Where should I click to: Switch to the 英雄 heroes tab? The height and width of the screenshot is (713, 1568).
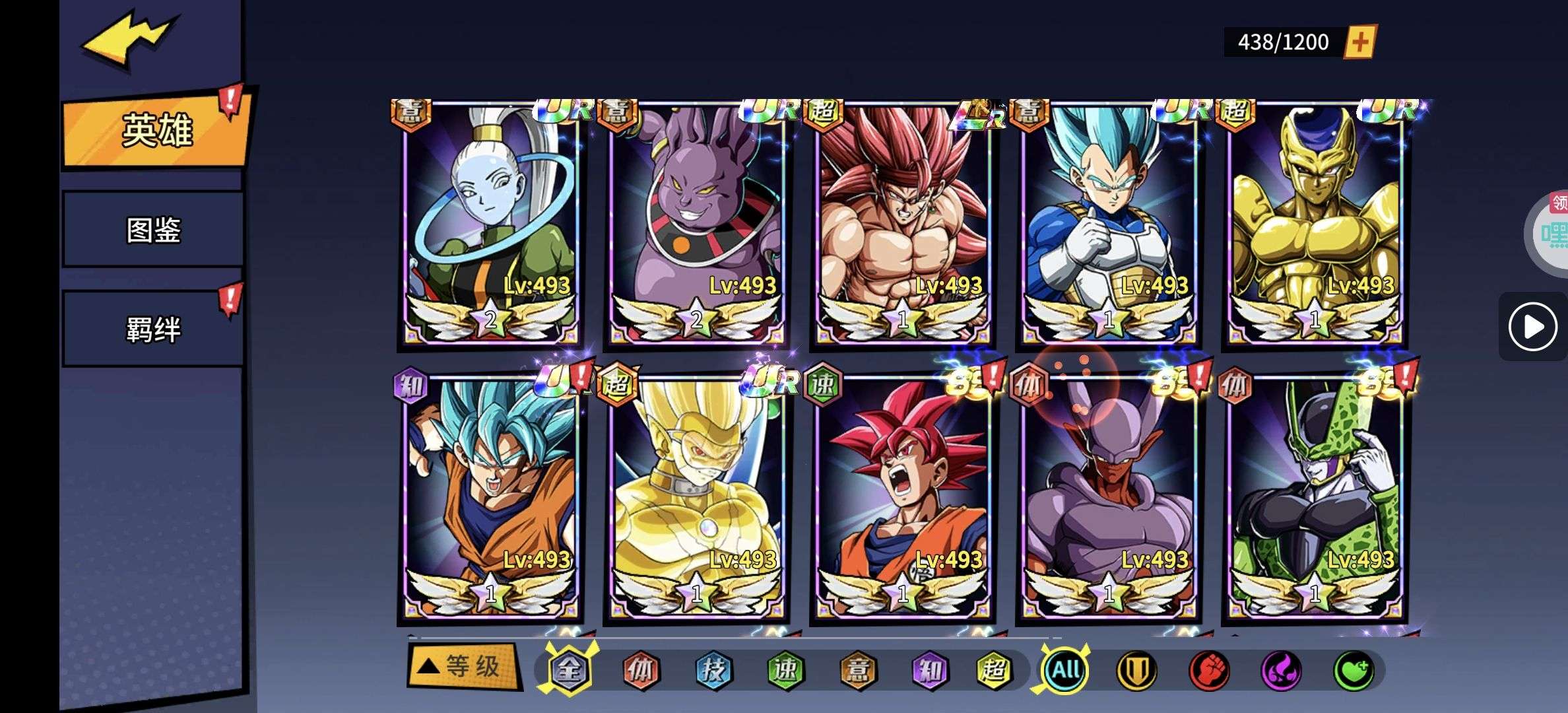156,131
